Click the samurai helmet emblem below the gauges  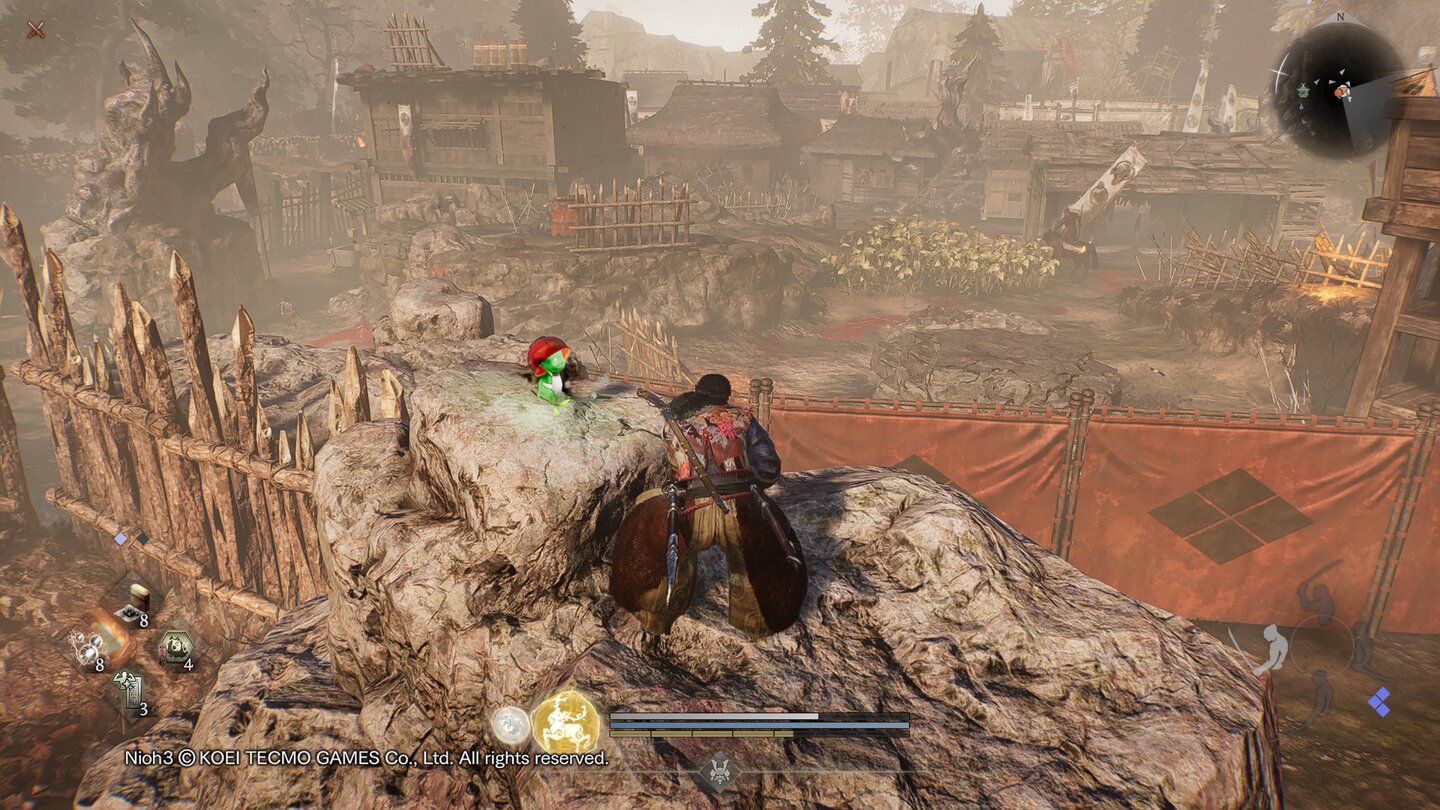tap(722, 770)
